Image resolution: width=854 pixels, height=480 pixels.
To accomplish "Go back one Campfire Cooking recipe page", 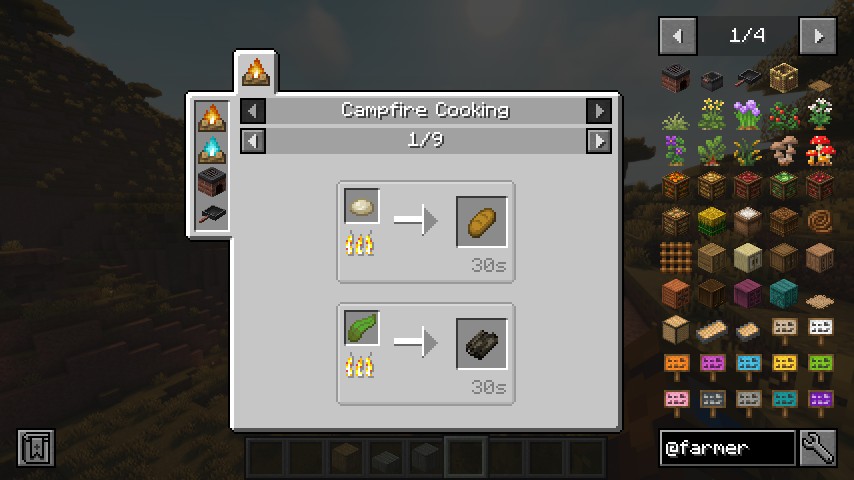I will tap(254, 140).
